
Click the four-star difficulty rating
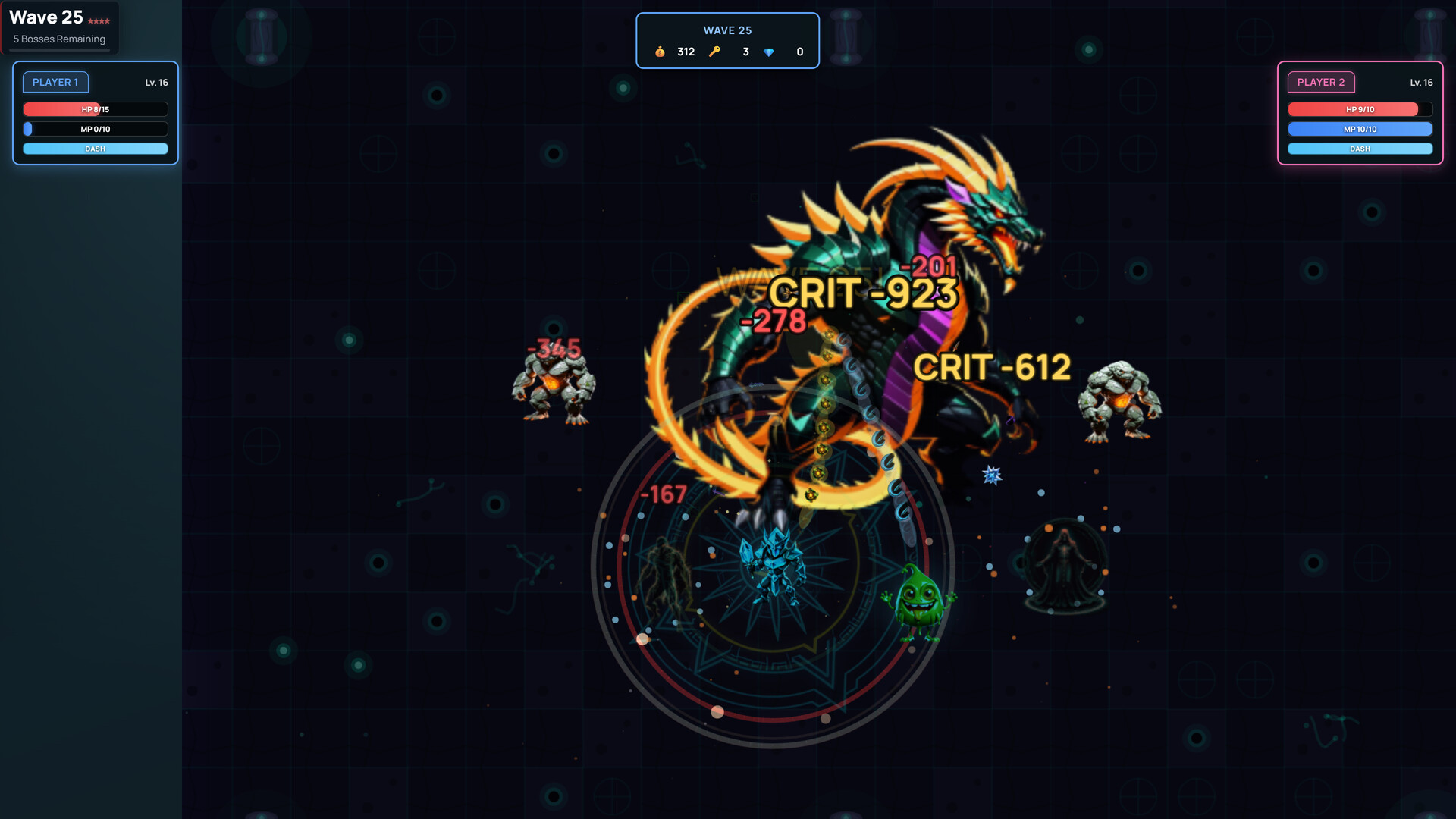coord(99,22)
